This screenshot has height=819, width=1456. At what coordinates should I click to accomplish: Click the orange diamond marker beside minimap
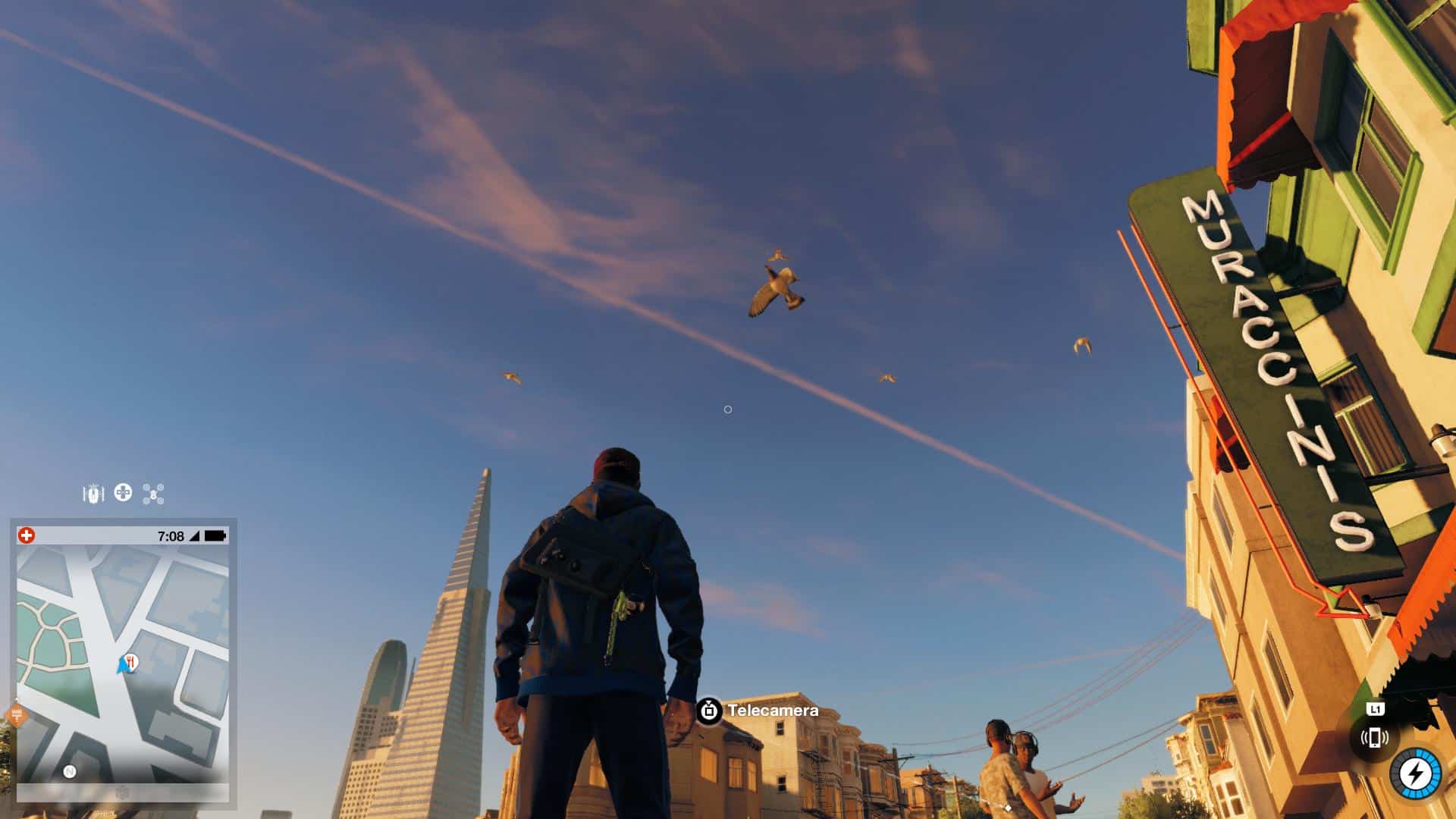(x=16, y=714)
